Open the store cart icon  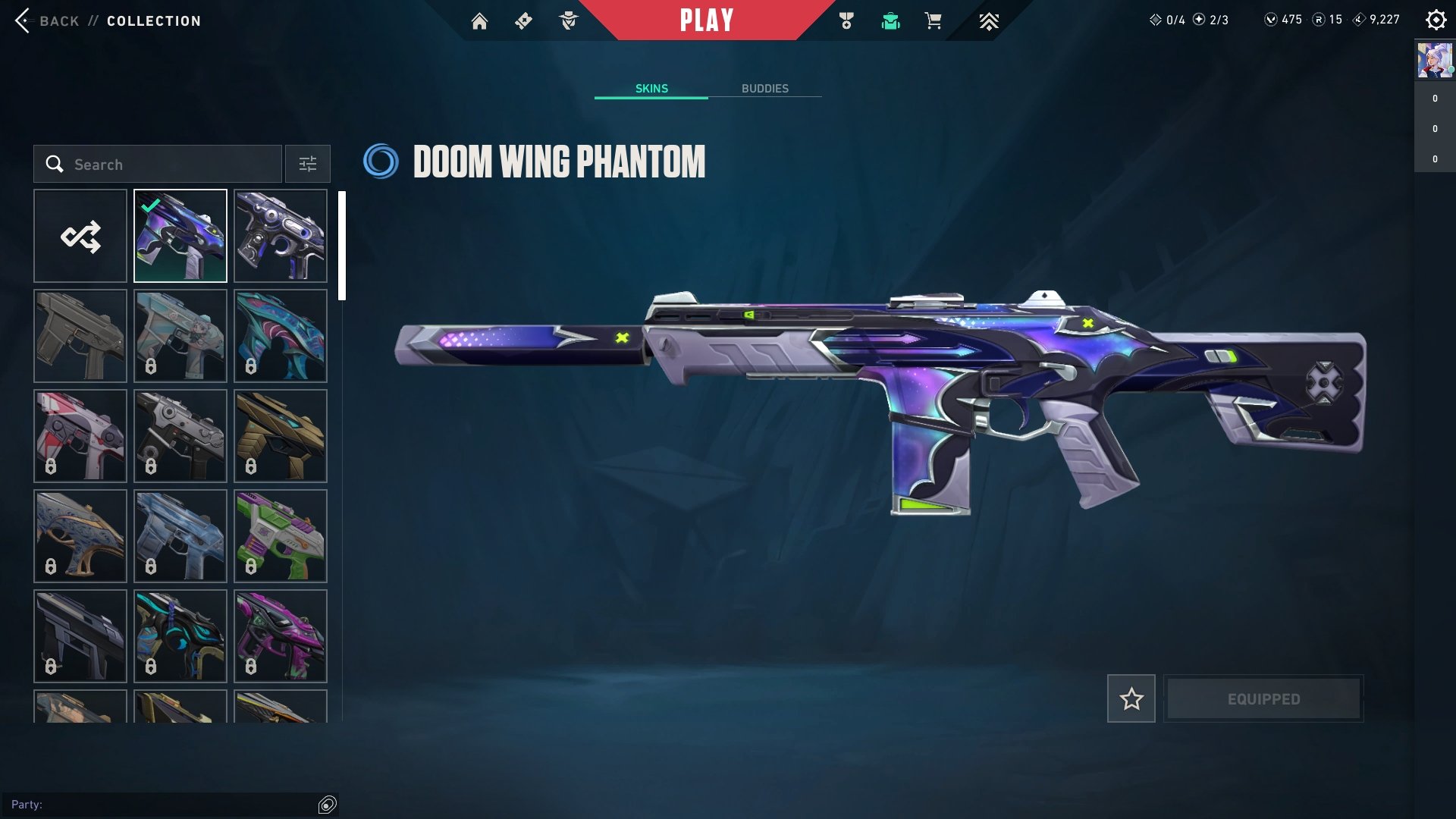coord(934,21)
